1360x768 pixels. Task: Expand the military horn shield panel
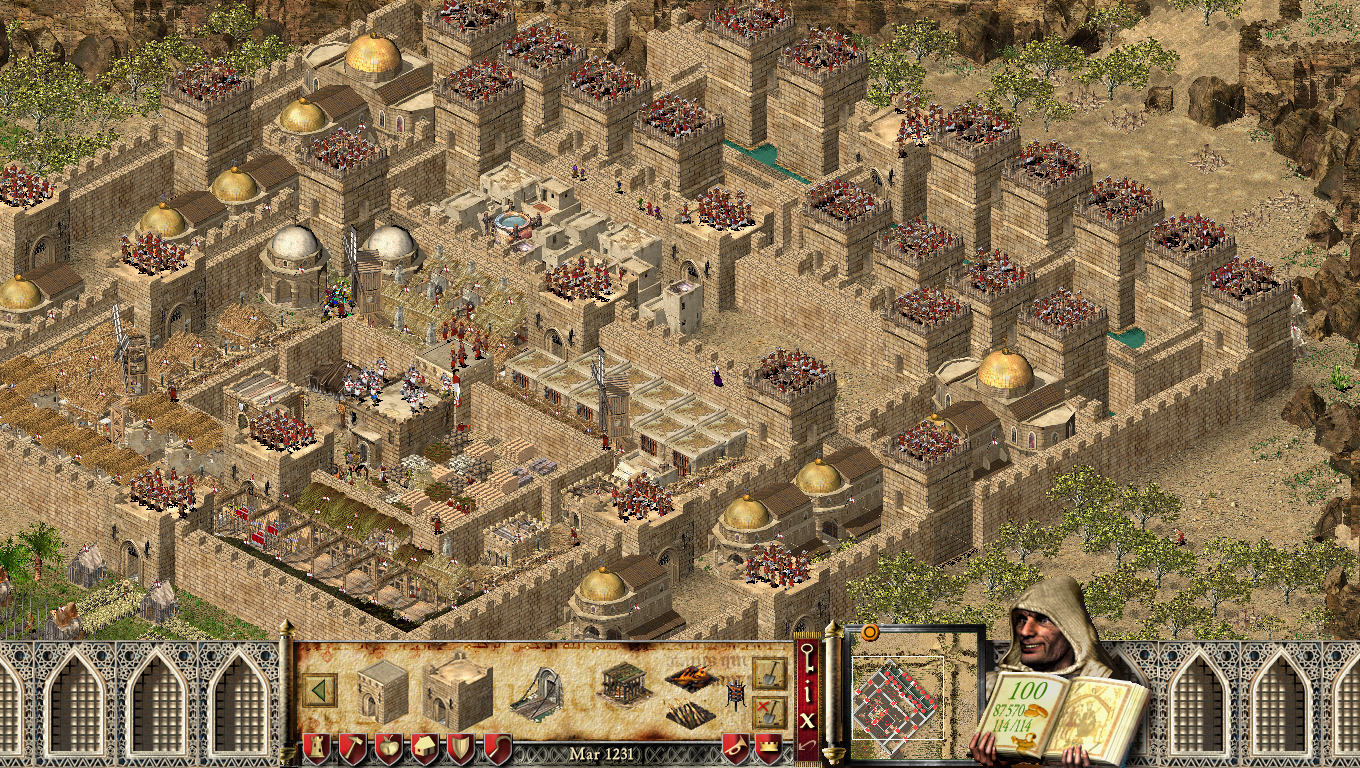[x=734, y=748]
